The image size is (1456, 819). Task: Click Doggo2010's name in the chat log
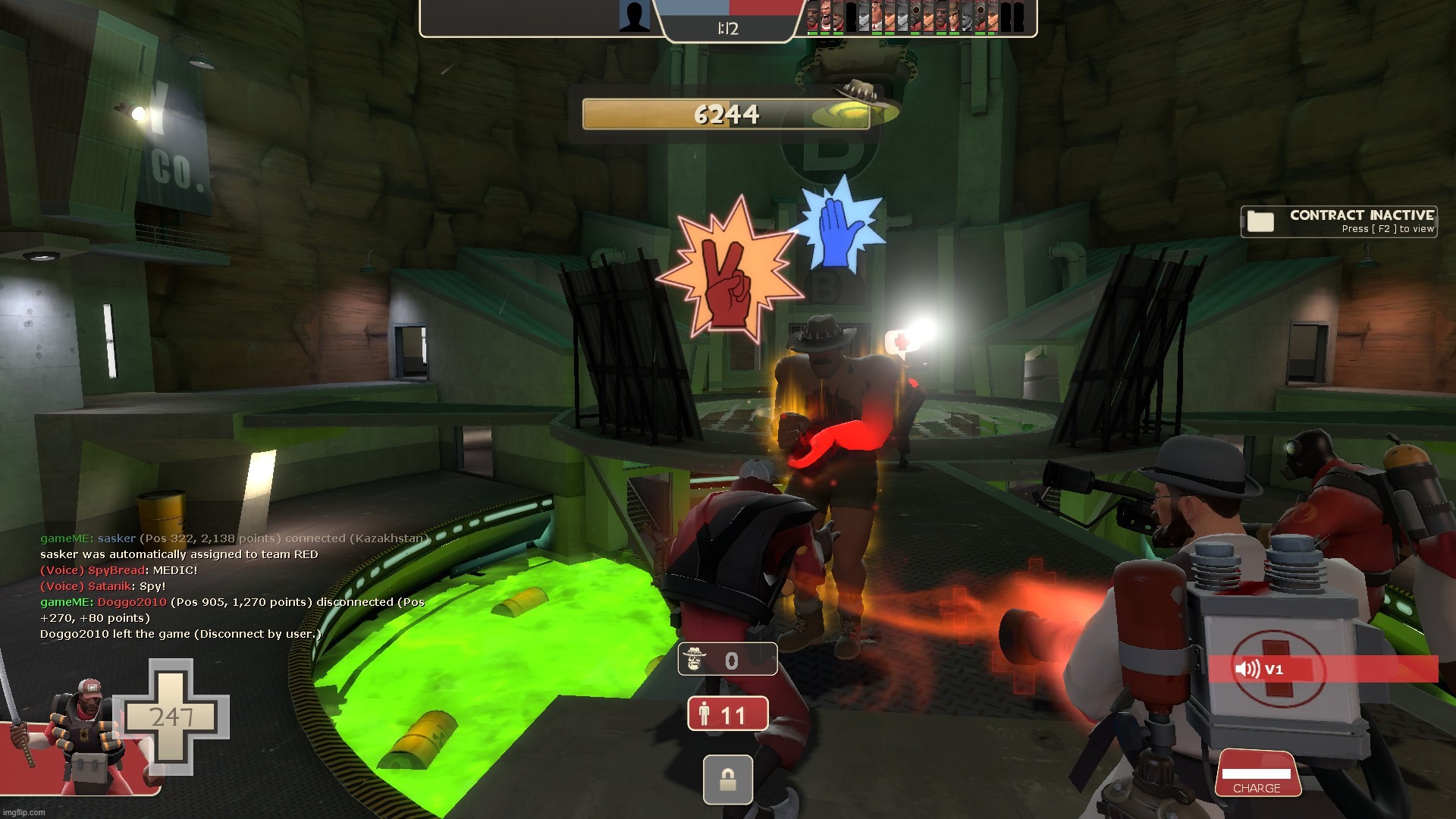131,602
